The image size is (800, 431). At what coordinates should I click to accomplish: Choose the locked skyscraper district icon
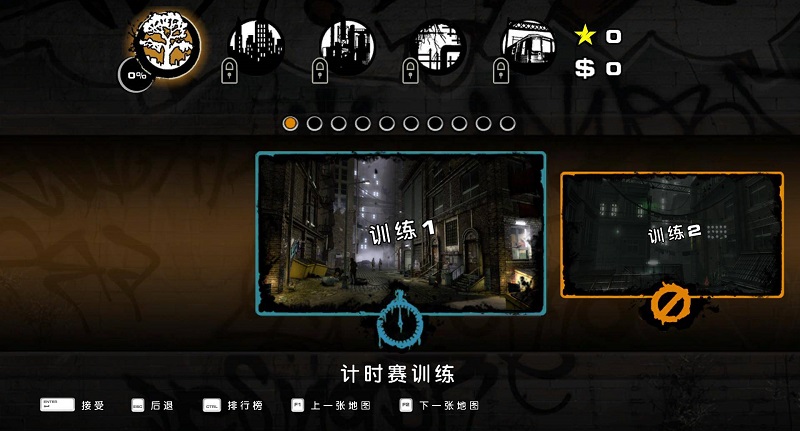[x=257, y=45]
